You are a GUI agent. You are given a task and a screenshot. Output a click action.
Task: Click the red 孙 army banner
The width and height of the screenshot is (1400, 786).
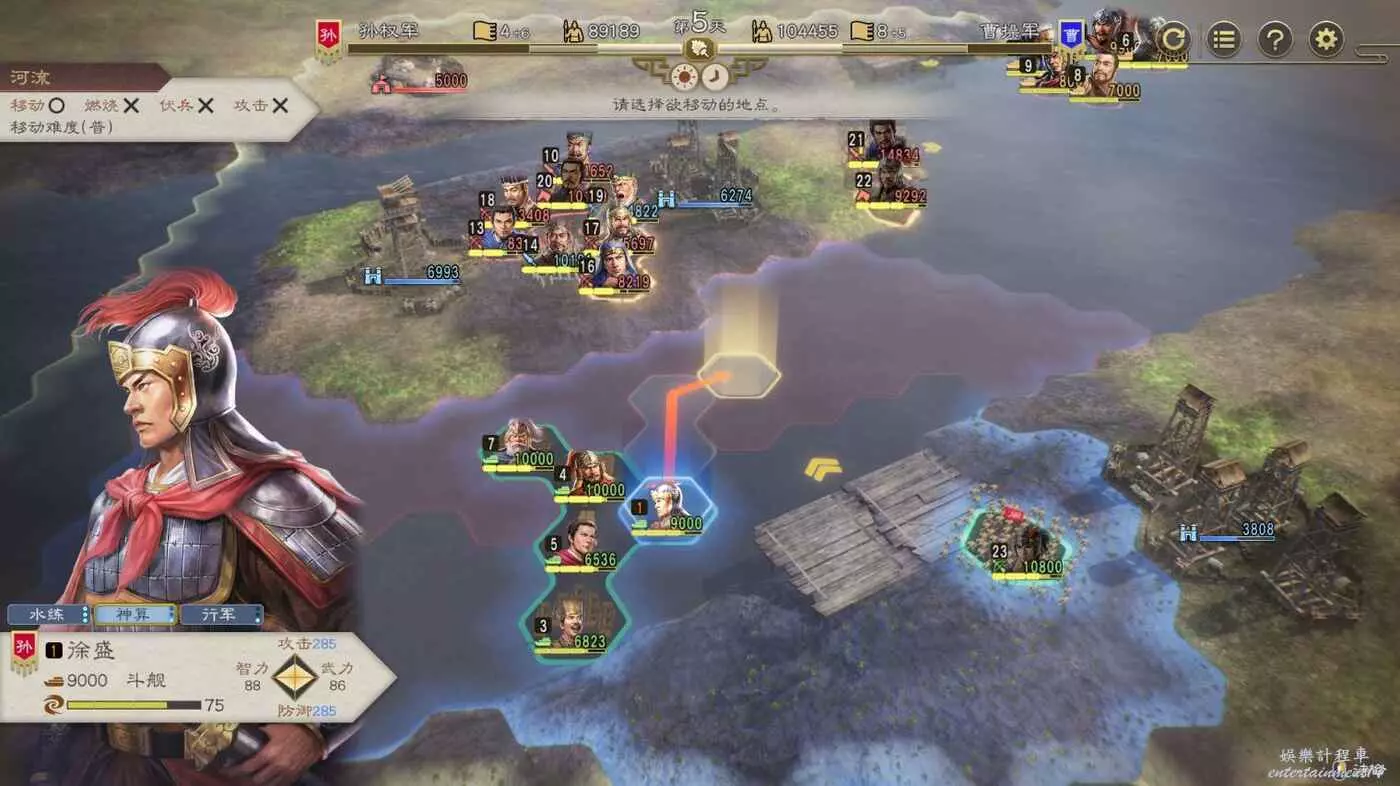328,40
